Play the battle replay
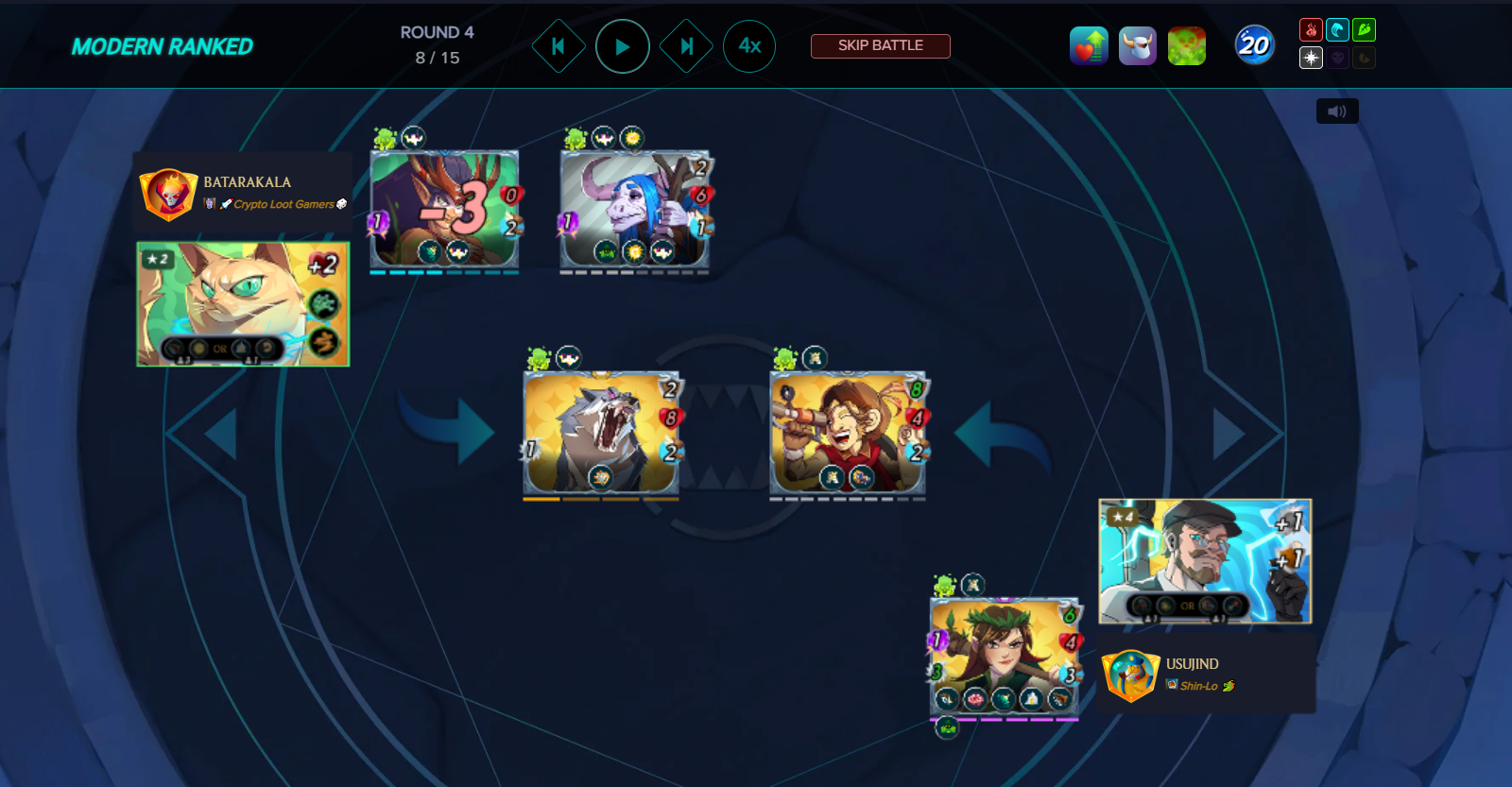The height and width of the screenshot is (787, 1512). (622, 46)
